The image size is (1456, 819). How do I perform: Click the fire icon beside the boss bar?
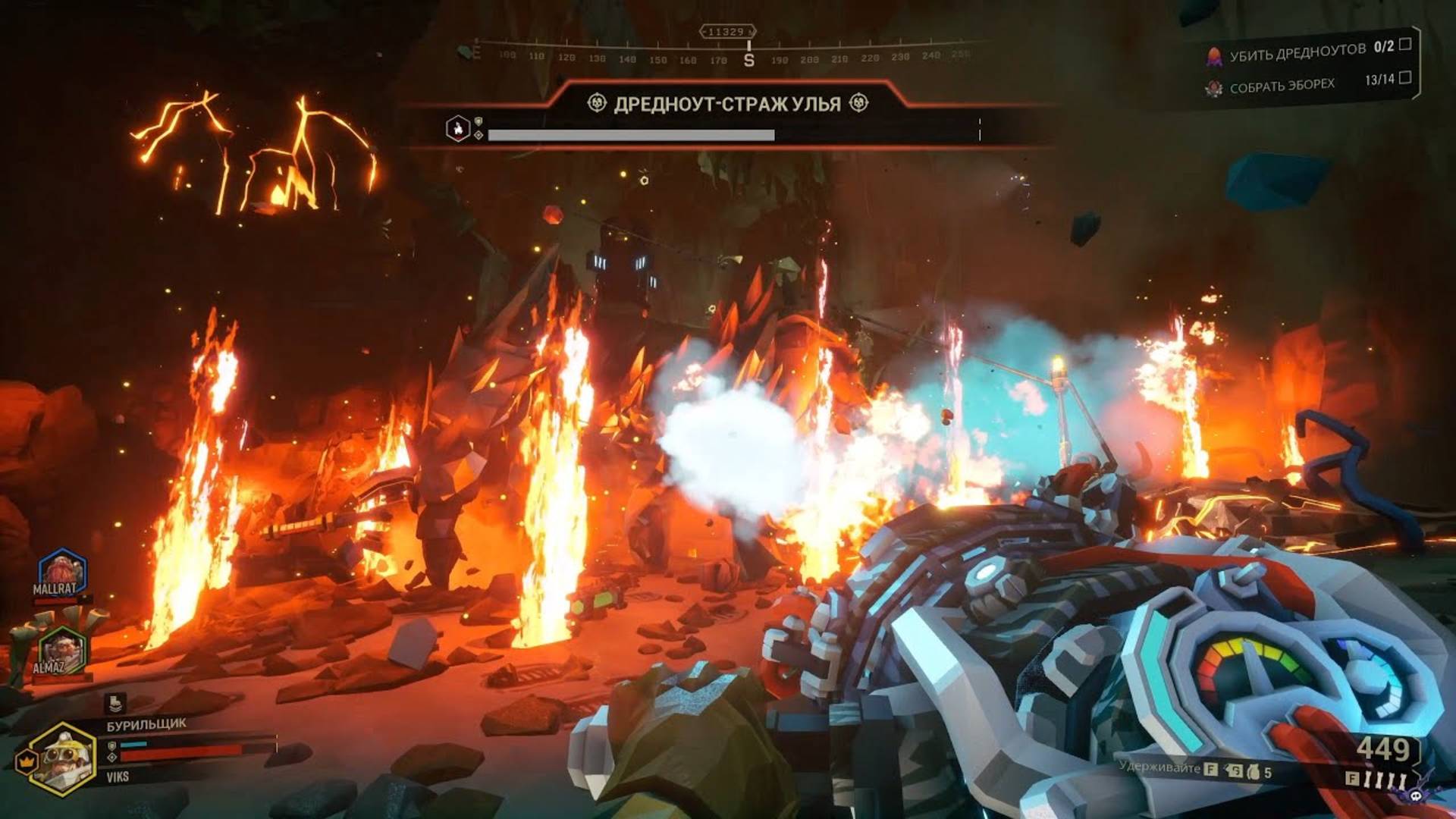[458, 128]
